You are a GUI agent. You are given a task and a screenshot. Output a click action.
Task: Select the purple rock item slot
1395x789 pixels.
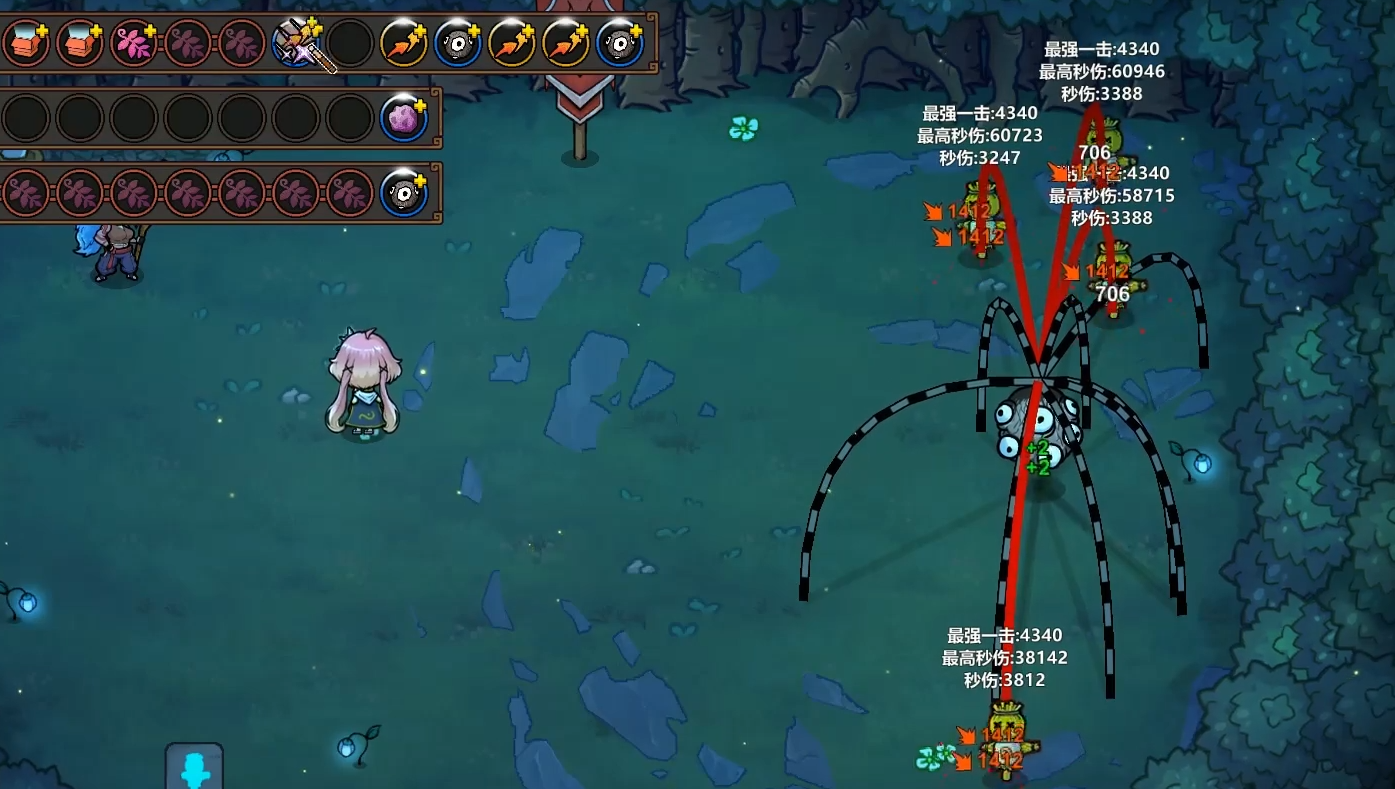point(404,119)
